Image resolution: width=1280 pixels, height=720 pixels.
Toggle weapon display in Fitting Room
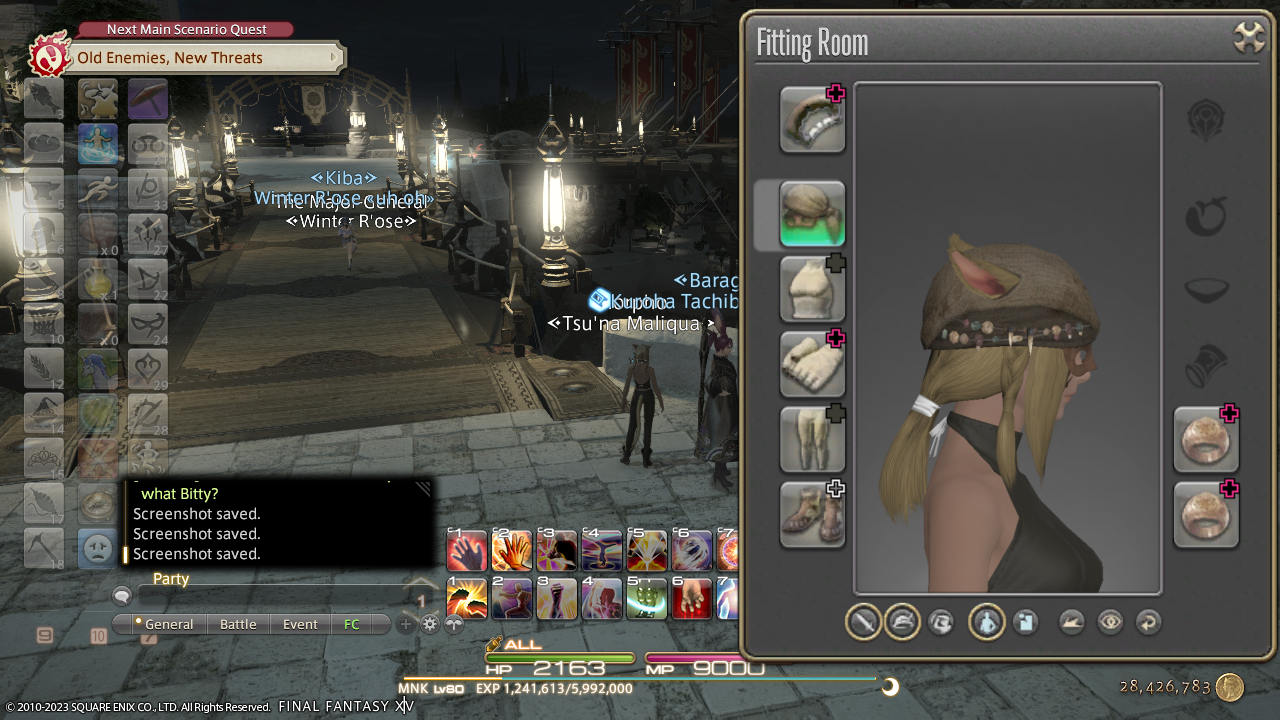click(x=863, y=622)
